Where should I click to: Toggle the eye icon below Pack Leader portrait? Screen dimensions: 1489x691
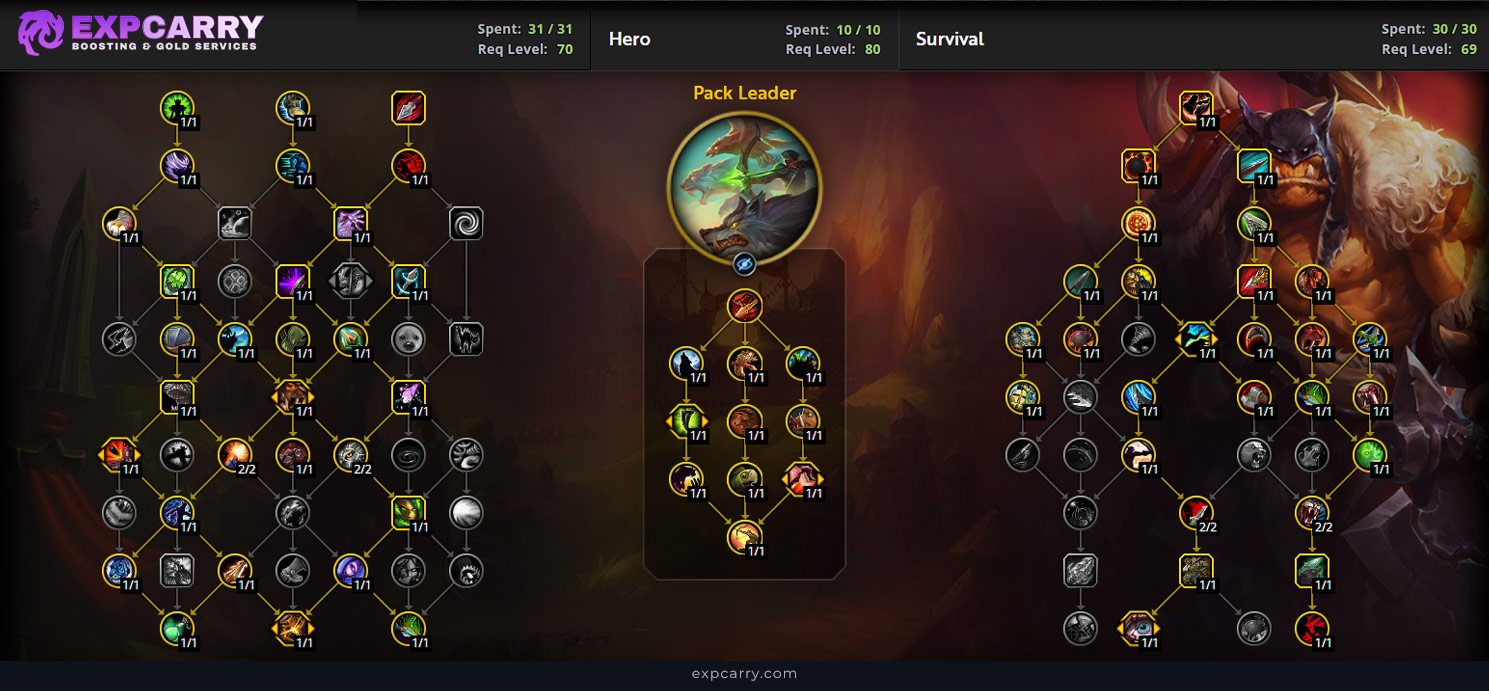click(744, 264)
